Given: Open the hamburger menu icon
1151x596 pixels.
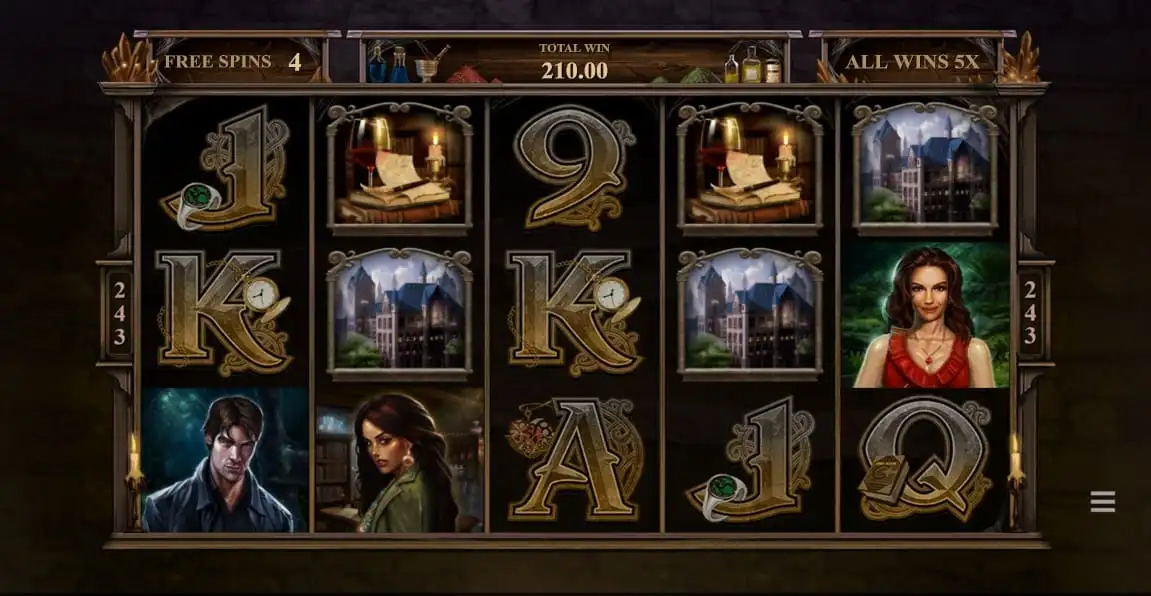Looking at the screenshot, I should [x=1102, y=502].
